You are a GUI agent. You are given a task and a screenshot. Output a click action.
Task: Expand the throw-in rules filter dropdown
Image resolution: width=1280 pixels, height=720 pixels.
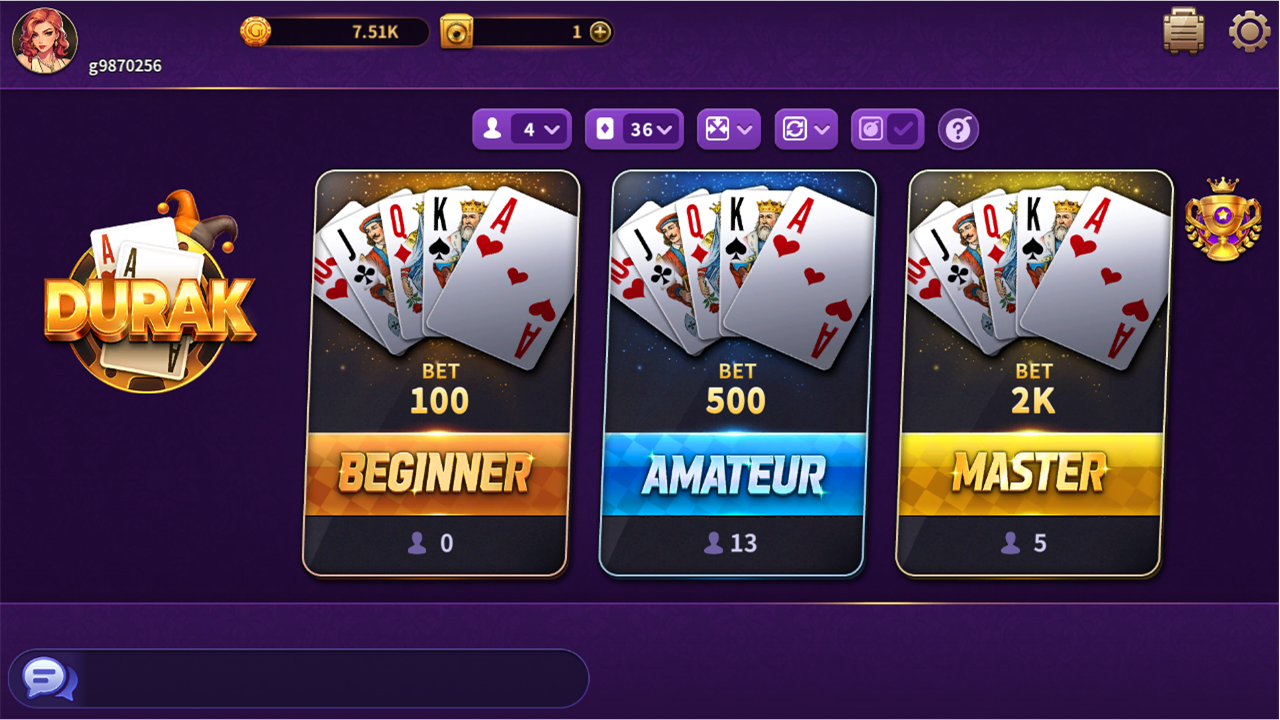tap(728, 129)
